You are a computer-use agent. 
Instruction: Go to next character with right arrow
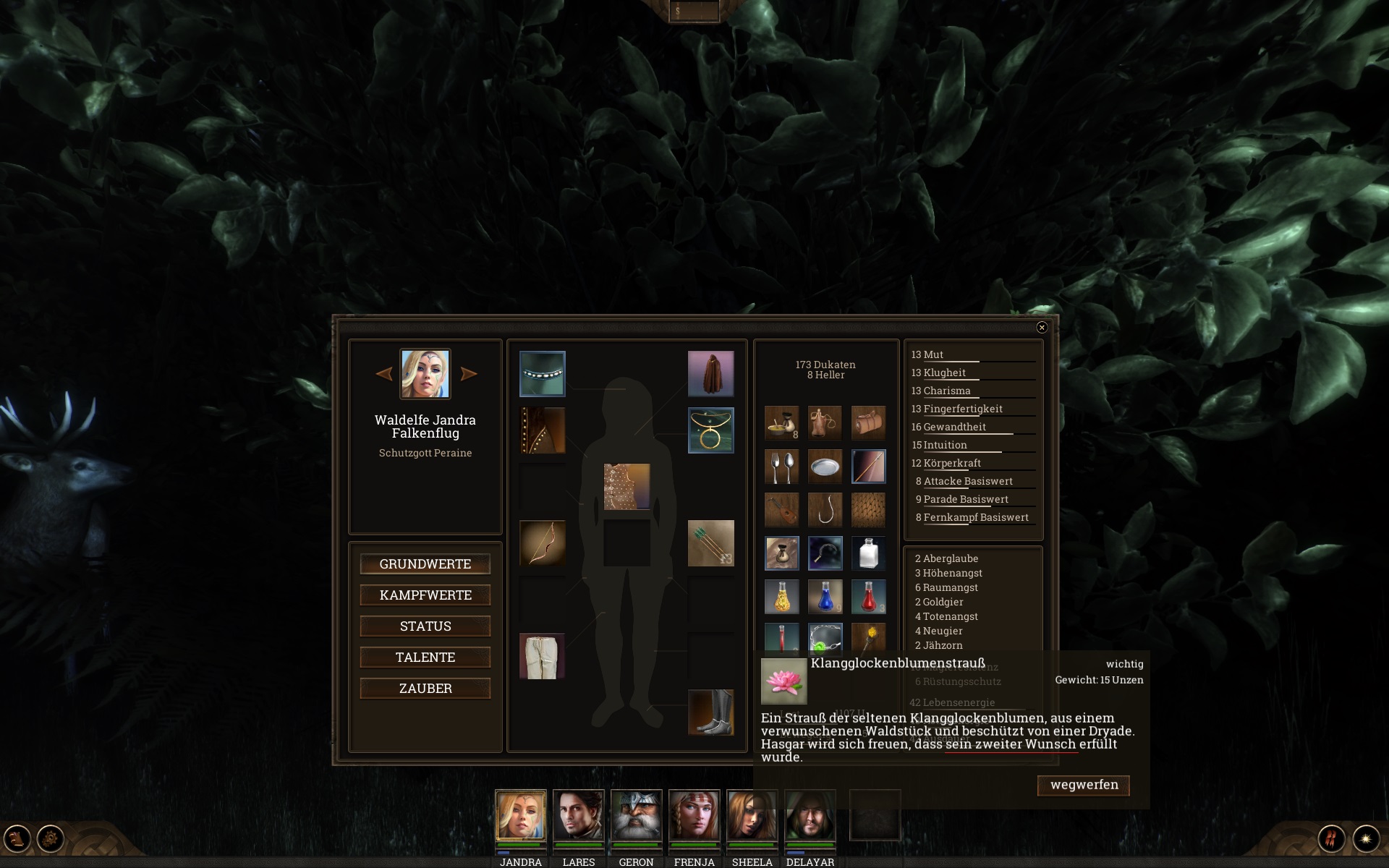(x=469, y=374)
